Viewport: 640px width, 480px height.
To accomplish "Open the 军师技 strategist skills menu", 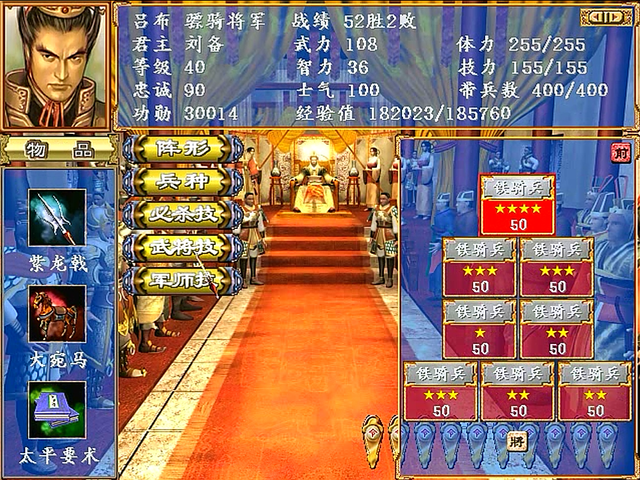I will [x=180, y=279].
